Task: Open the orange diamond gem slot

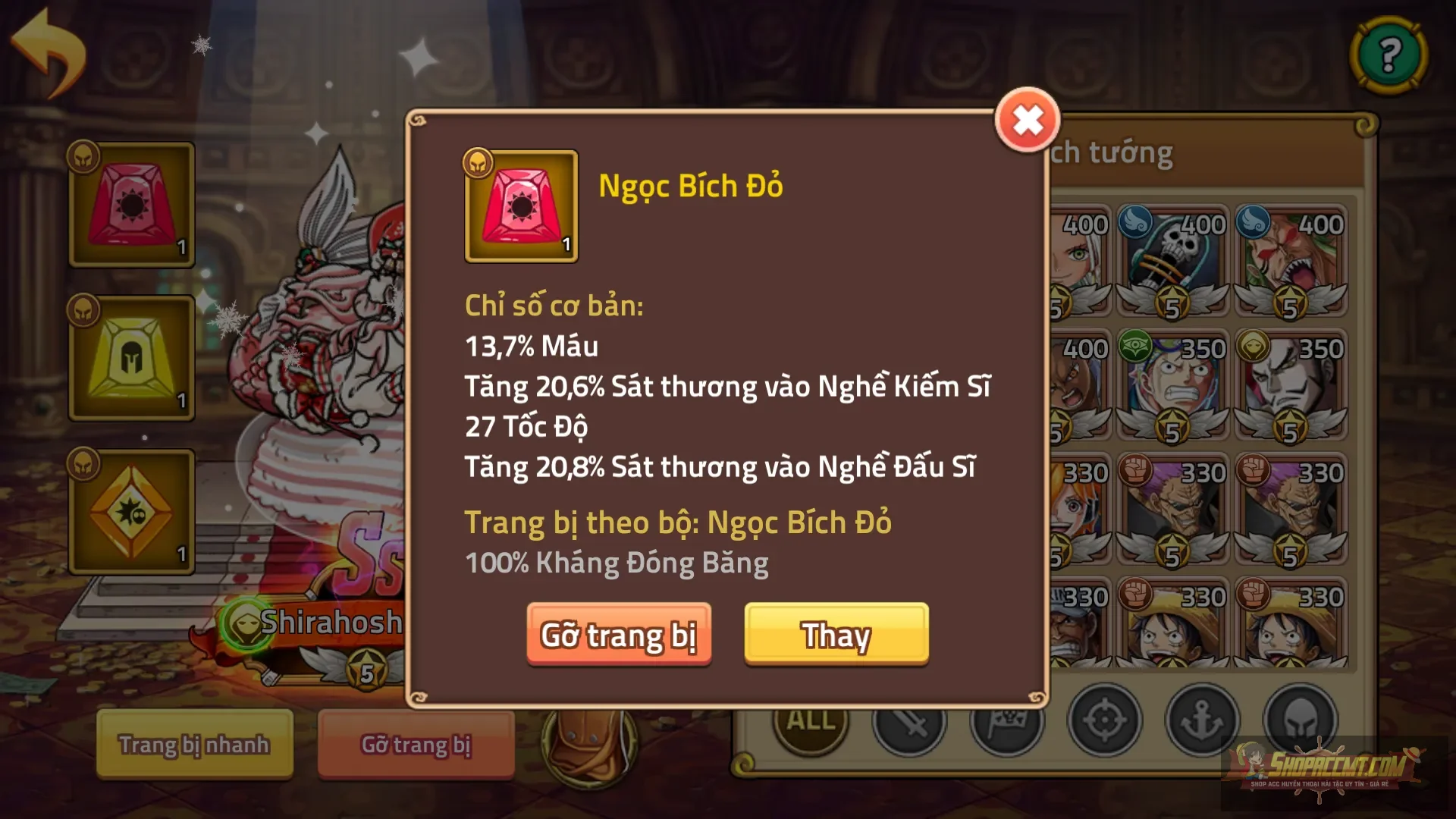Action: 131,510
